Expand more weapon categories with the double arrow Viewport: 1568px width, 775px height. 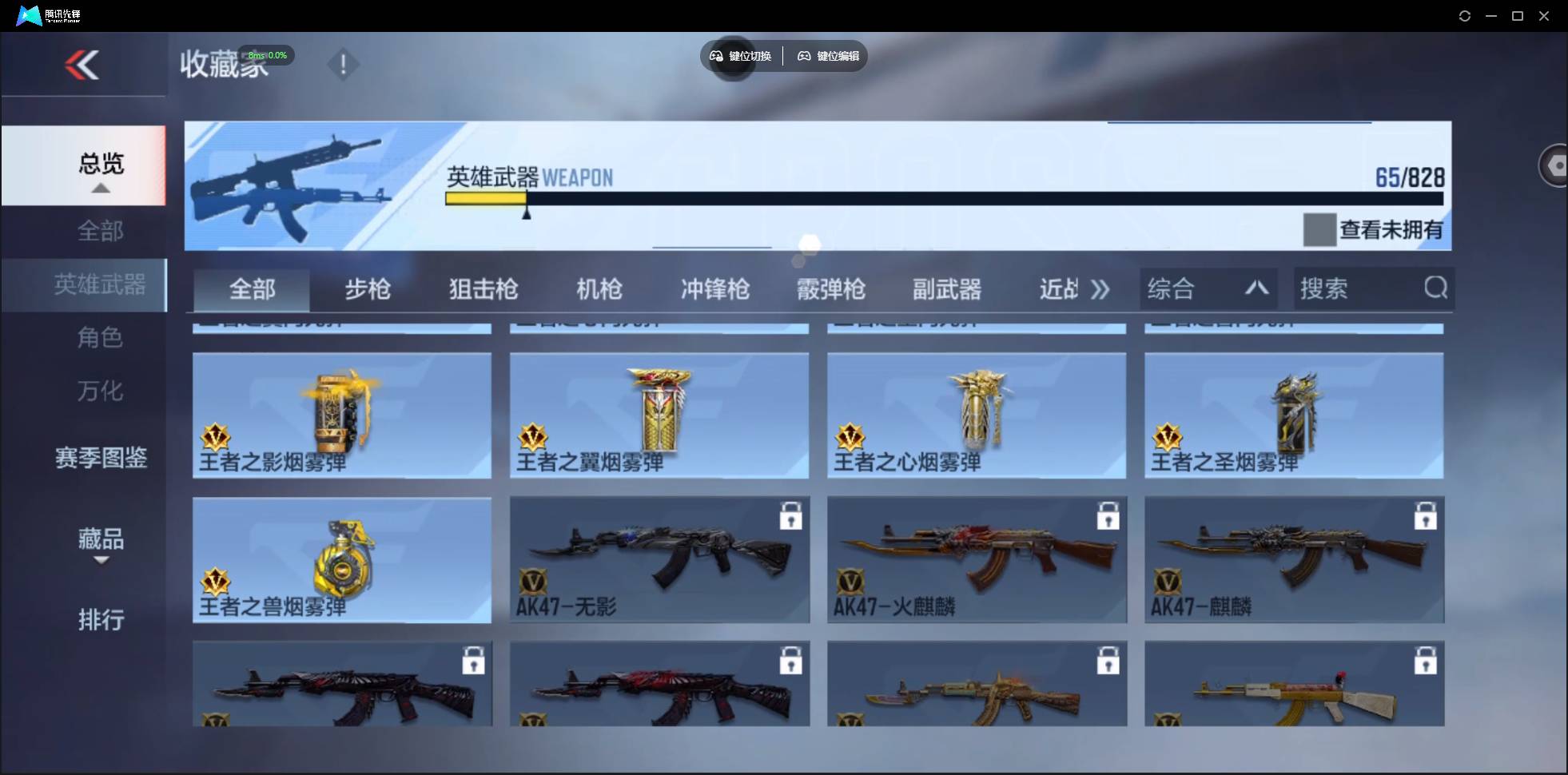1100,290
